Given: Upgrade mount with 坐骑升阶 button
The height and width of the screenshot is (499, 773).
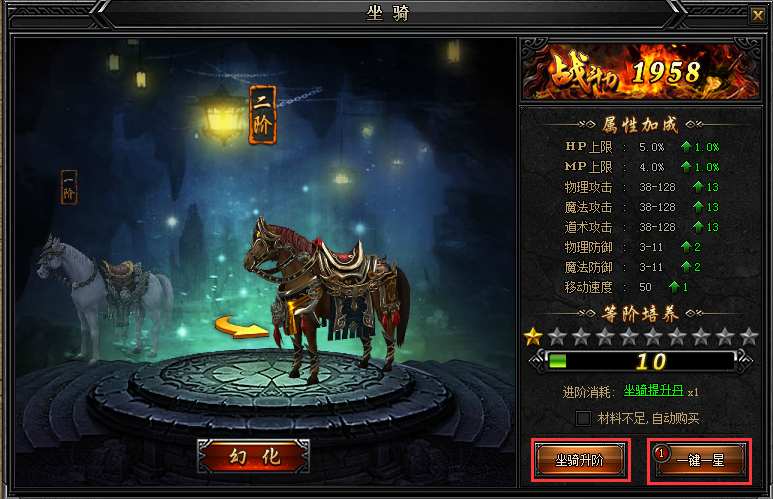Looking at the screenshot, I should pyautogui.click(x=581, y=460).
